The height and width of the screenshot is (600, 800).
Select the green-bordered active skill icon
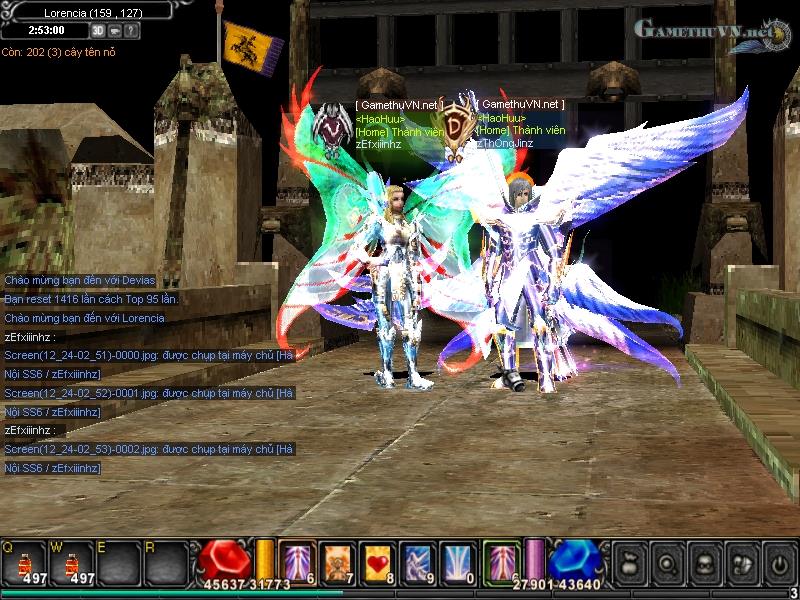(x=500, y=559)
